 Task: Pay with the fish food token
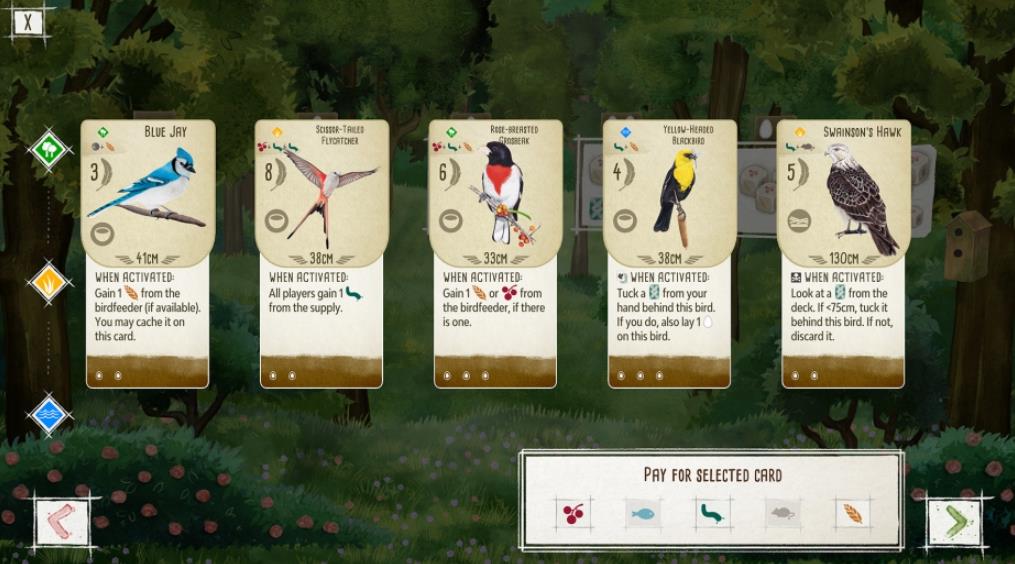pyautogui.click(x=643, y=513)
